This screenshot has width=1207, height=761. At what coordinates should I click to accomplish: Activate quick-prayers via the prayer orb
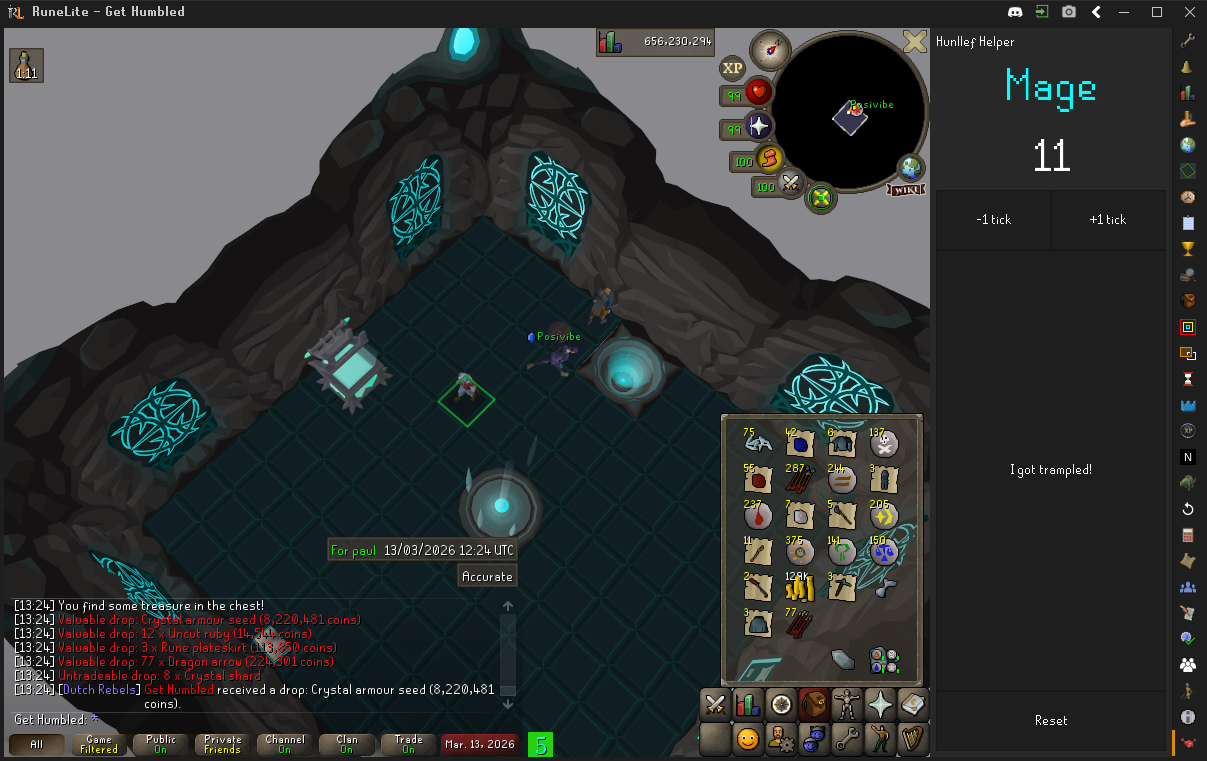click(759, 126)
